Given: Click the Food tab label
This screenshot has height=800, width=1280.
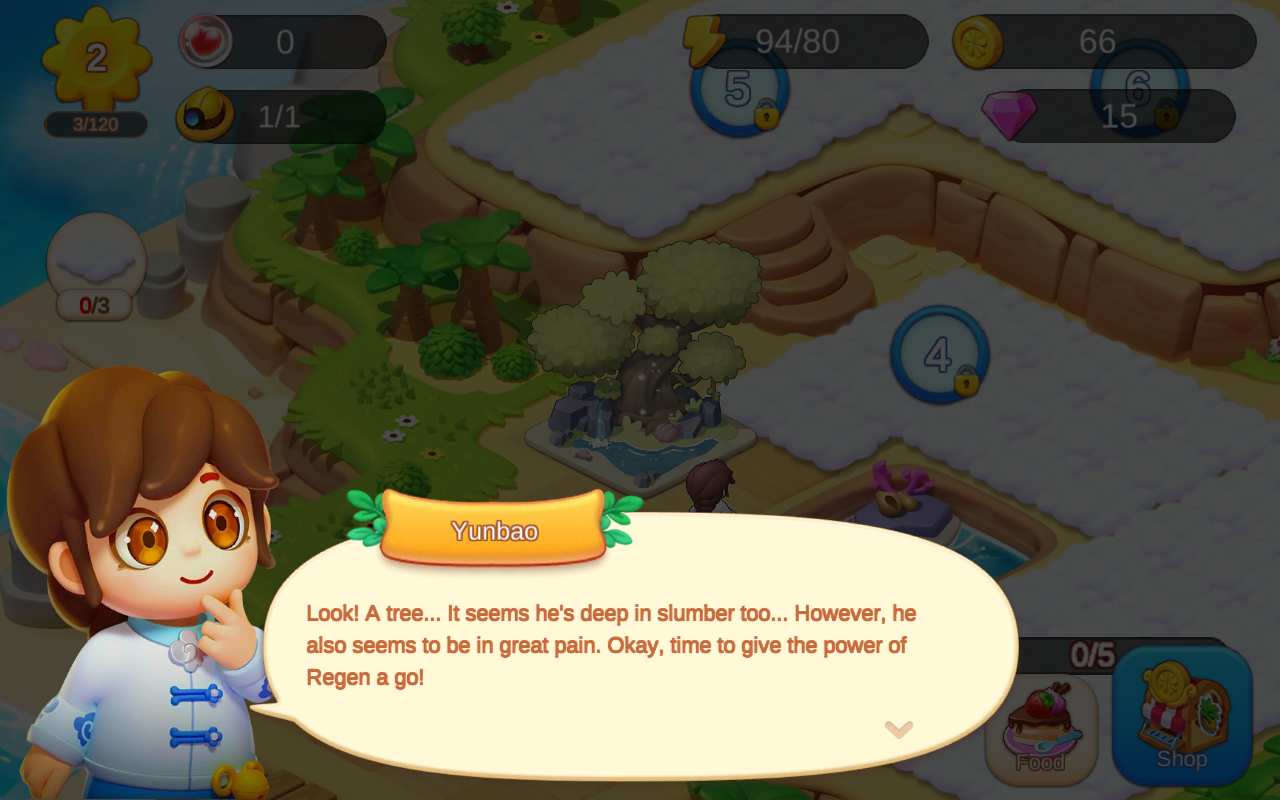Looking at the screenshot, I should click(1041, 763).
